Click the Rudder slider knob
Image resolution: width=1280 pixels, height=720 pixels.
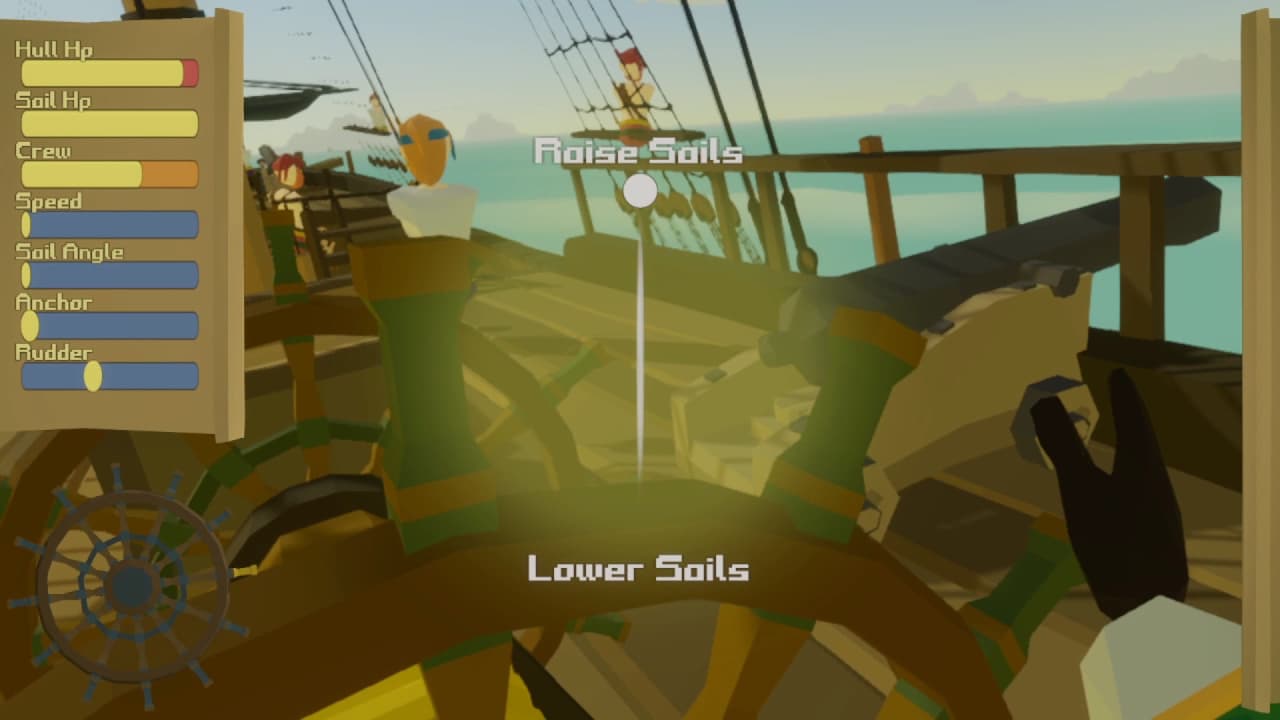(93, 376)
